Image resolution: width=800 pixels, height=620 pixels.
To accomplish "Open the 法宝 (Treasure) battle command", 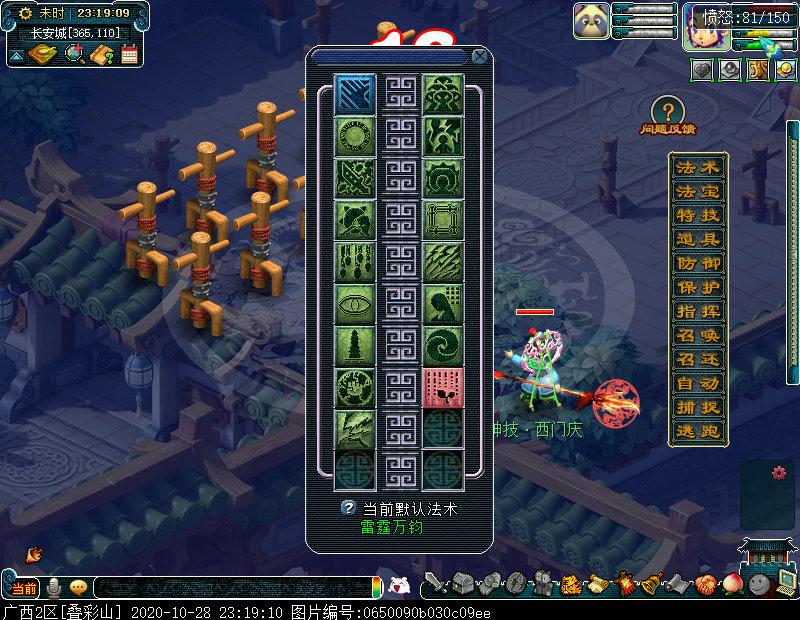I will click(697, 191).
